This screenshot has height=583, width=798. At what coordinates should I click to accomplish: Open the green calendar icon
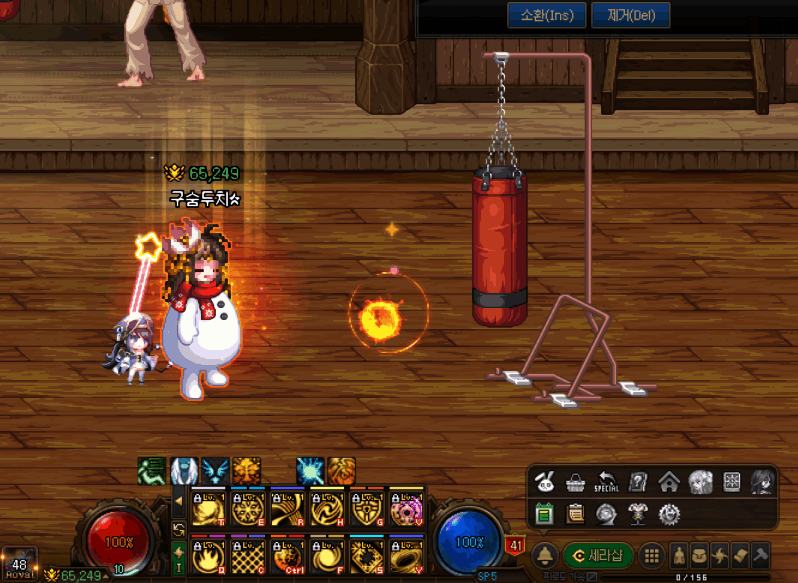pos(545,514)
